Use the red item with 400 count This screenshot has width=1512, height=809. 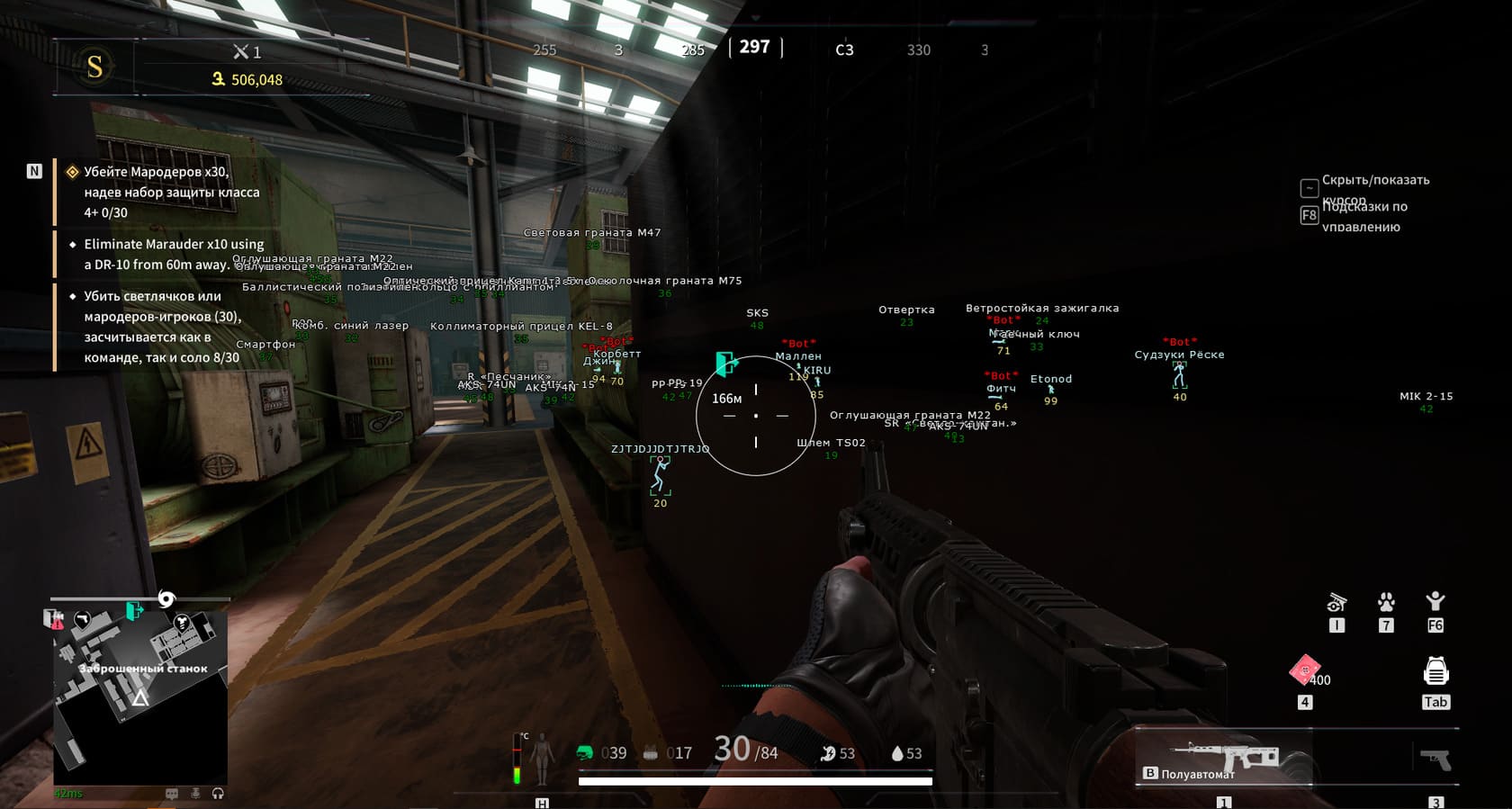click(1305, 670)
